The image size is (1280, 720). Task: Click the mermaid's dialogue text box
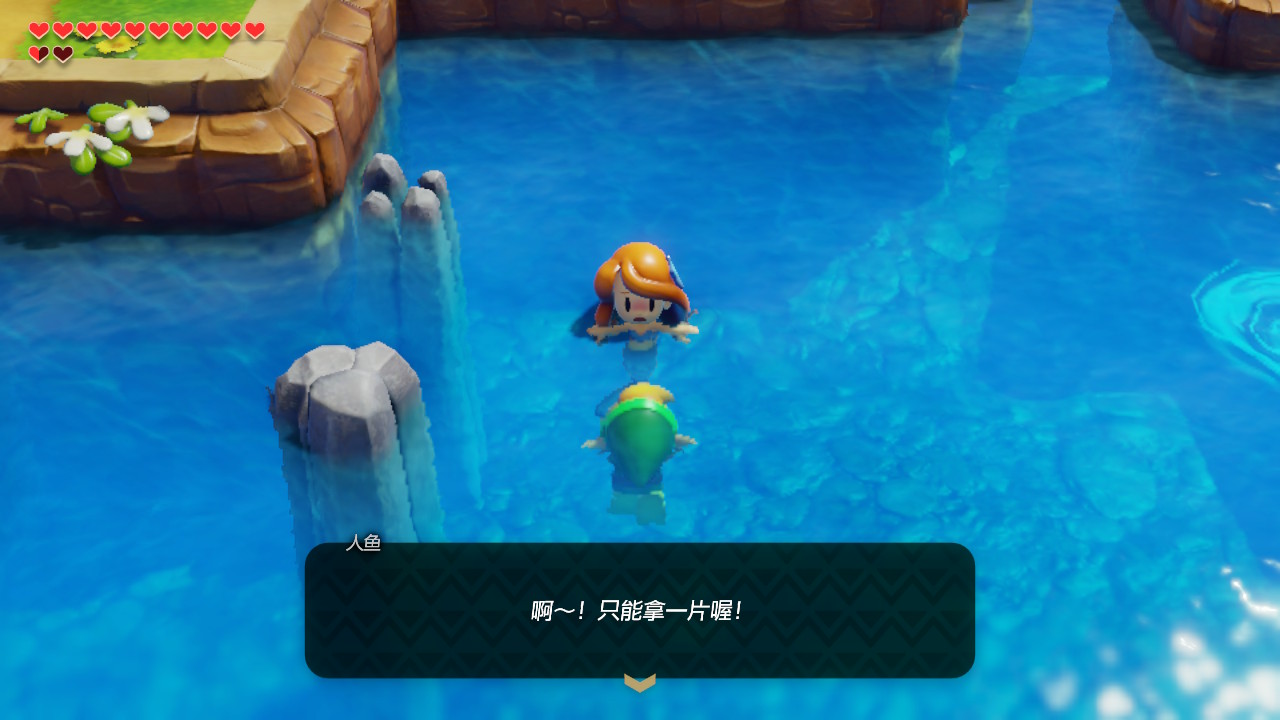click(x=640, y=610)
